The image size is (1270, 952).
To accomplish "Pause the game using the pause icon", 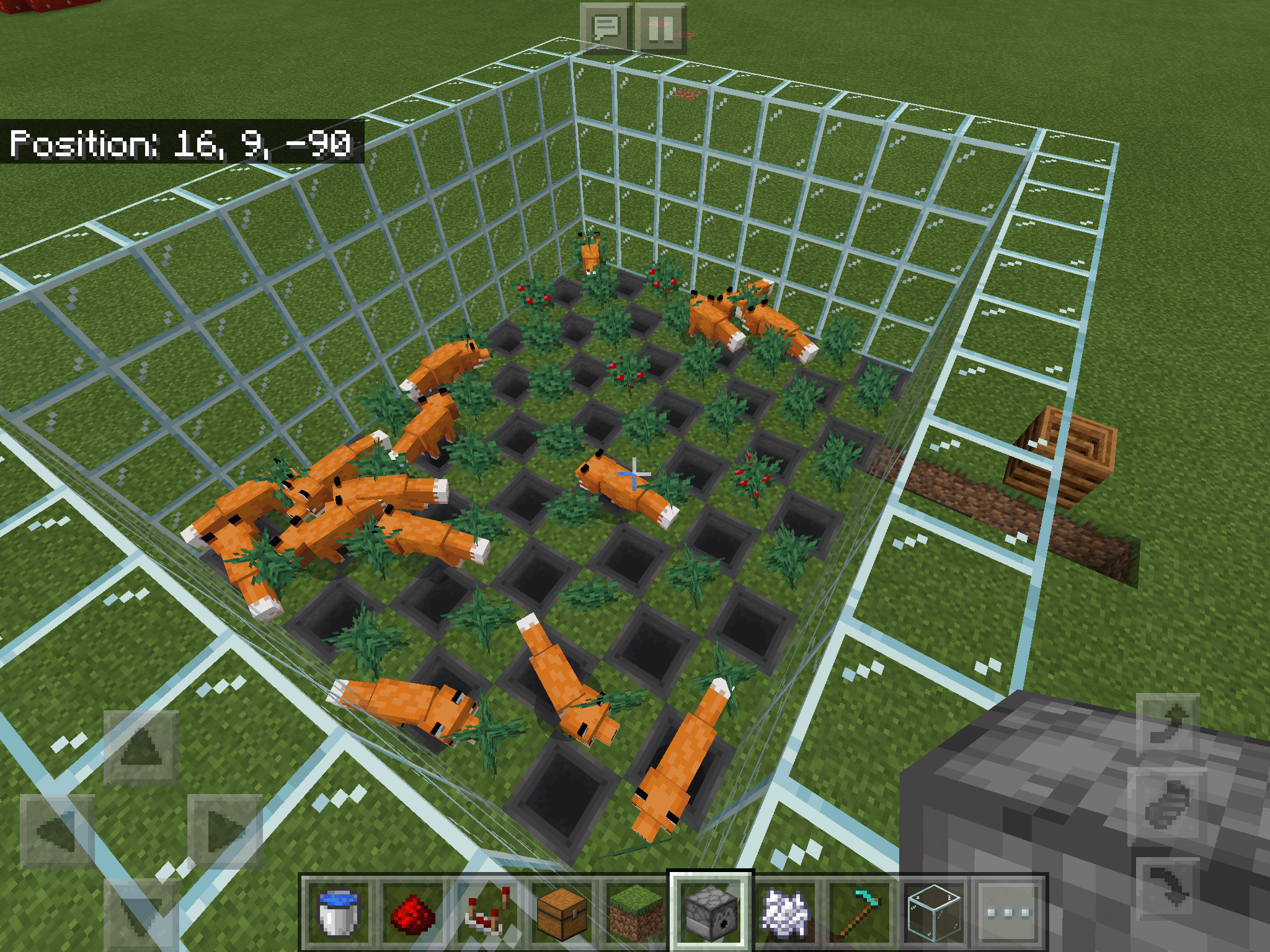I will click(661, 26).
